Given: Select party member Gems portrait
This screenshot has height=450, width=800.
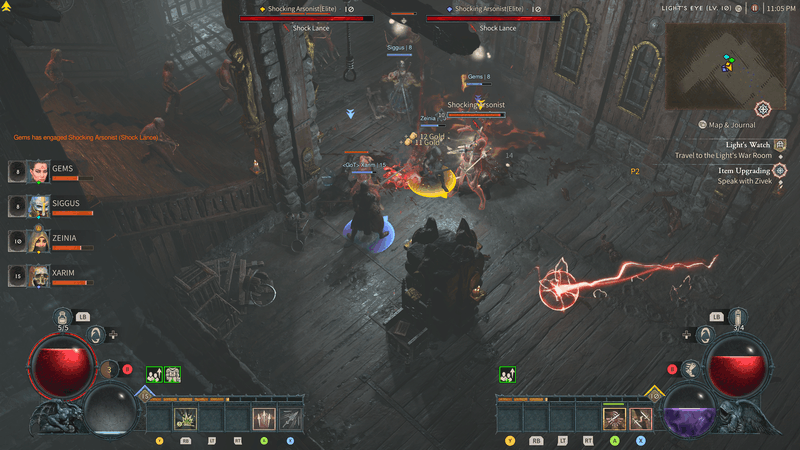Looking at the screenshot, I should click(x=38, y=172).
